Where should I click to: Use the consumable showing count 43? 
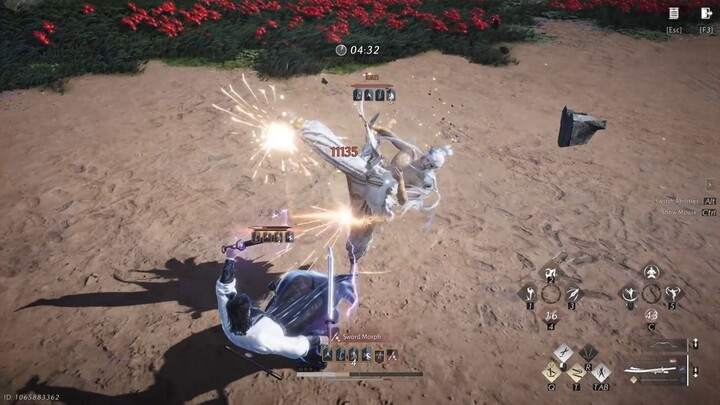click(651, 316)
